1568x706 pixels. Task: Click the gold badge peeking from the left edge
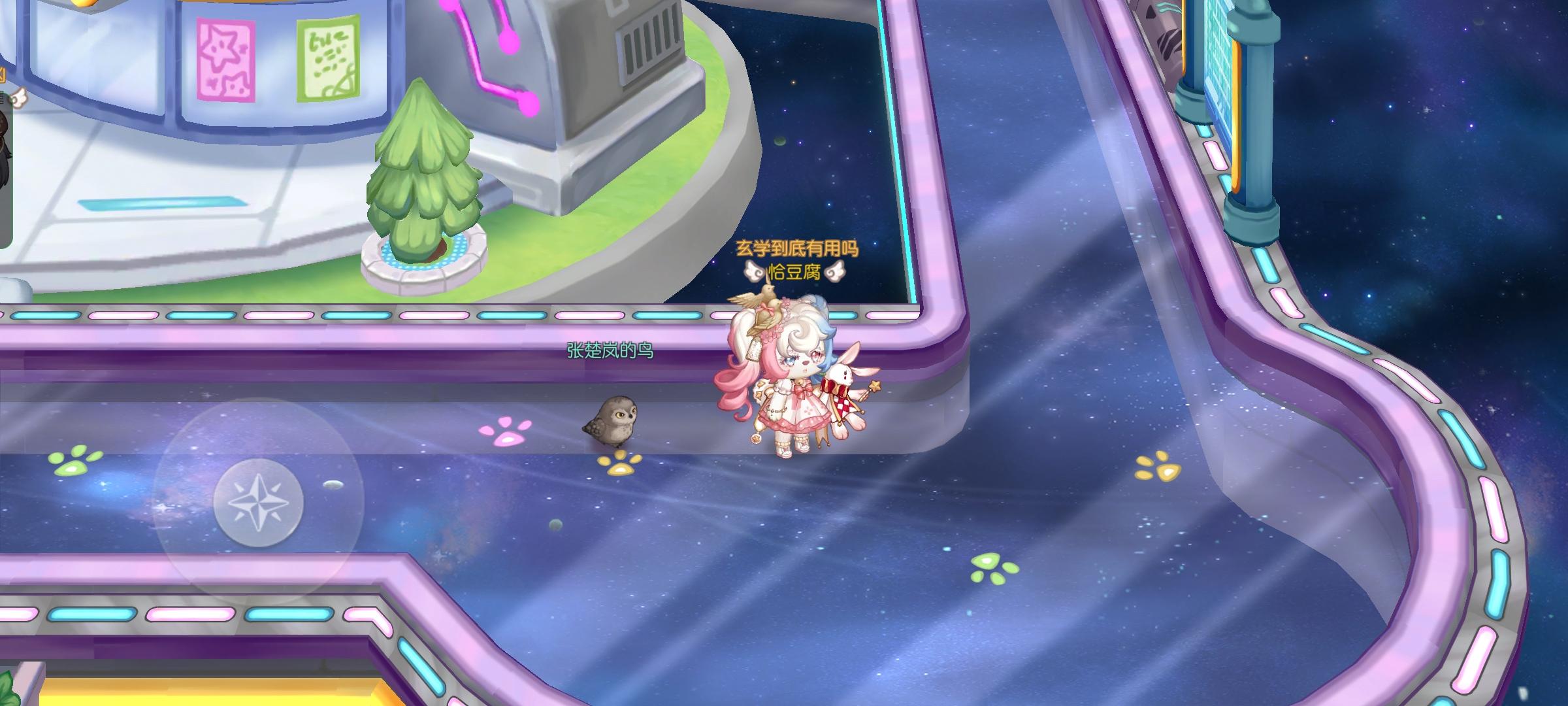tap(4, 75)
